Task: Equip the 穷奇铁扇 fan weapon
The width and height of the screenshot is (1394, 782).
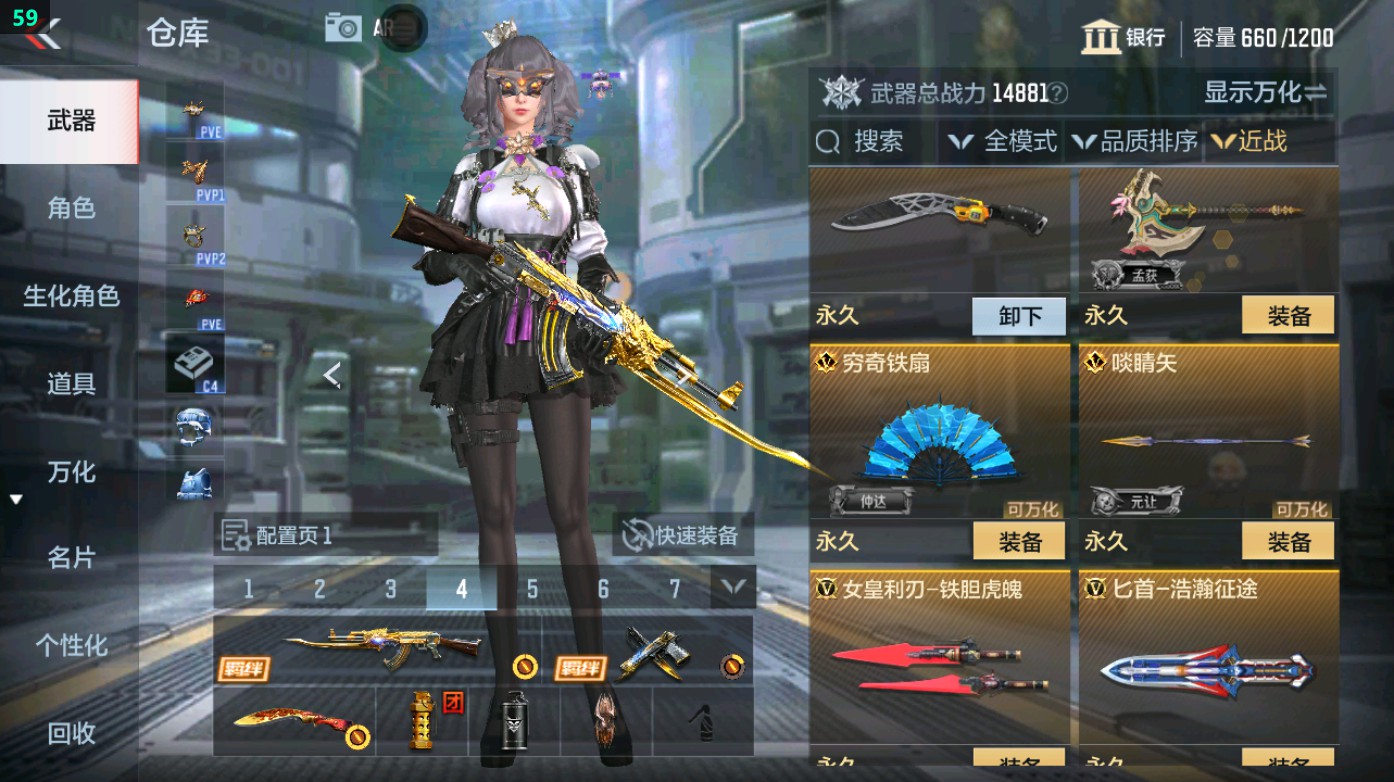Action: click(1018, 542)
